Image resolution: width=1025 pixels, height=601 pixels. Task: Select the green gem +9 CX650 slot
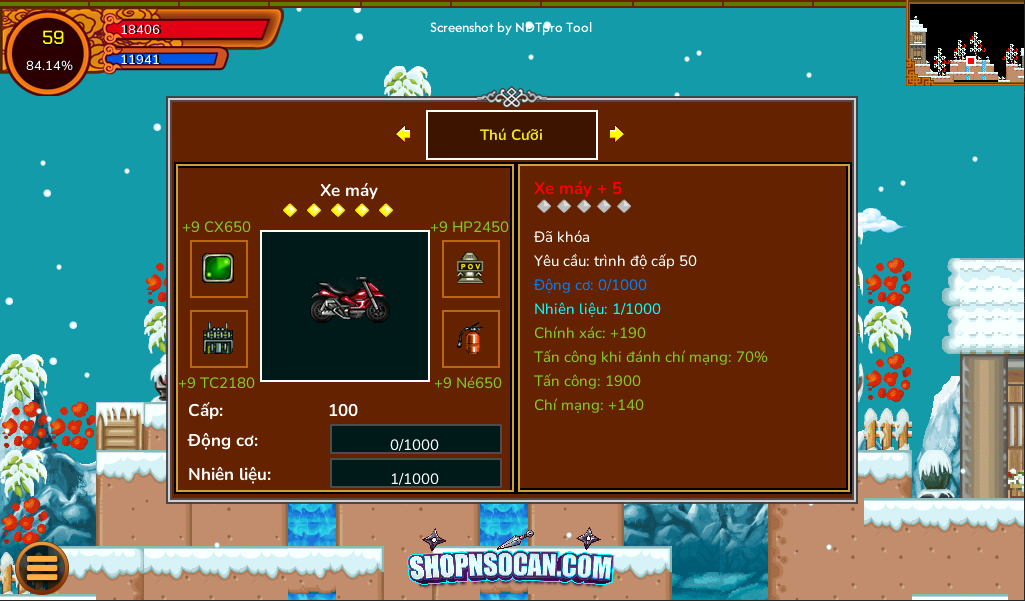point(219,269)
